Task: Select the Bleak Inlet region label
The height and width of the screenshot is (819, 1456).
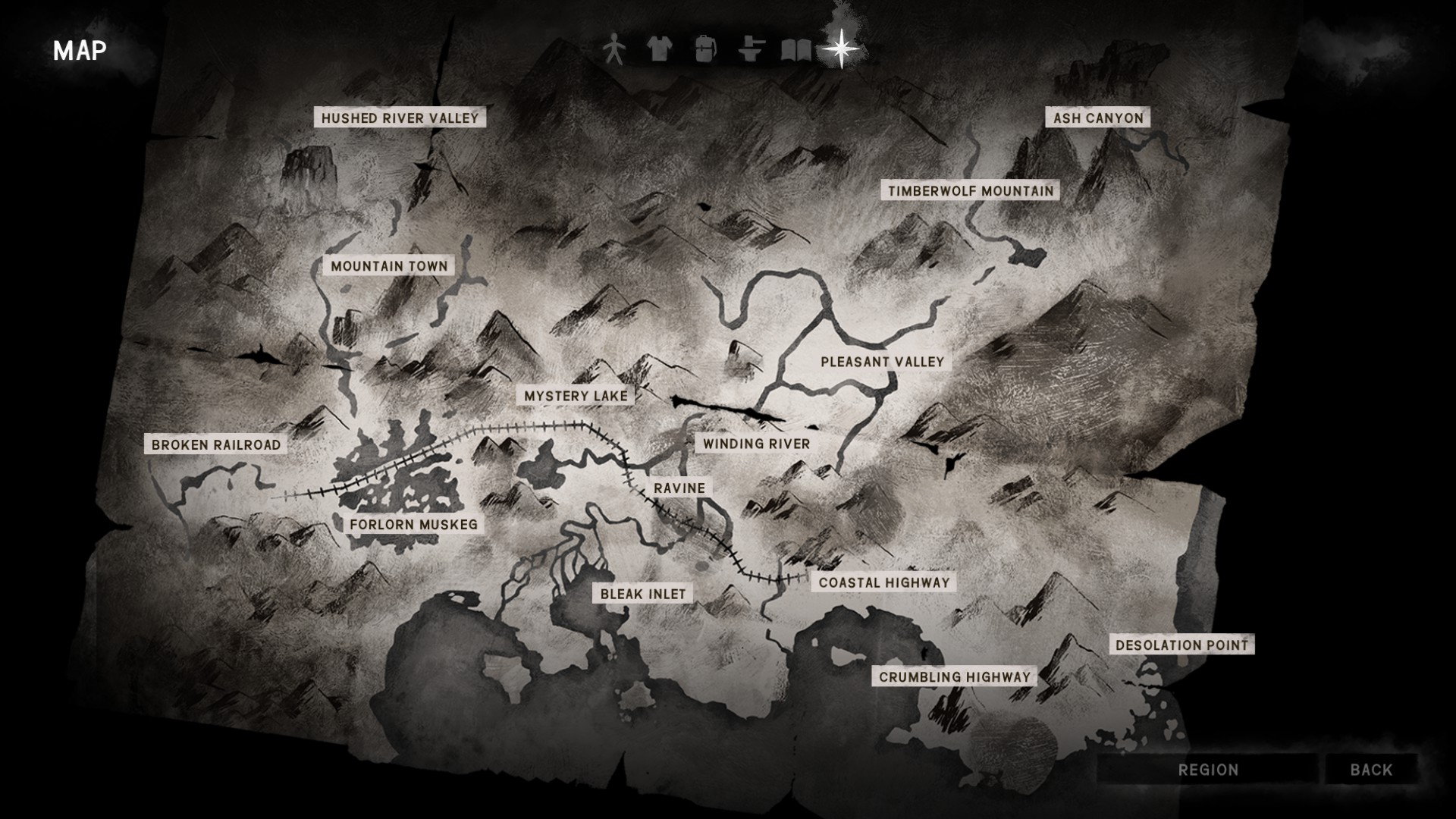Action: [x=642, y=594]
